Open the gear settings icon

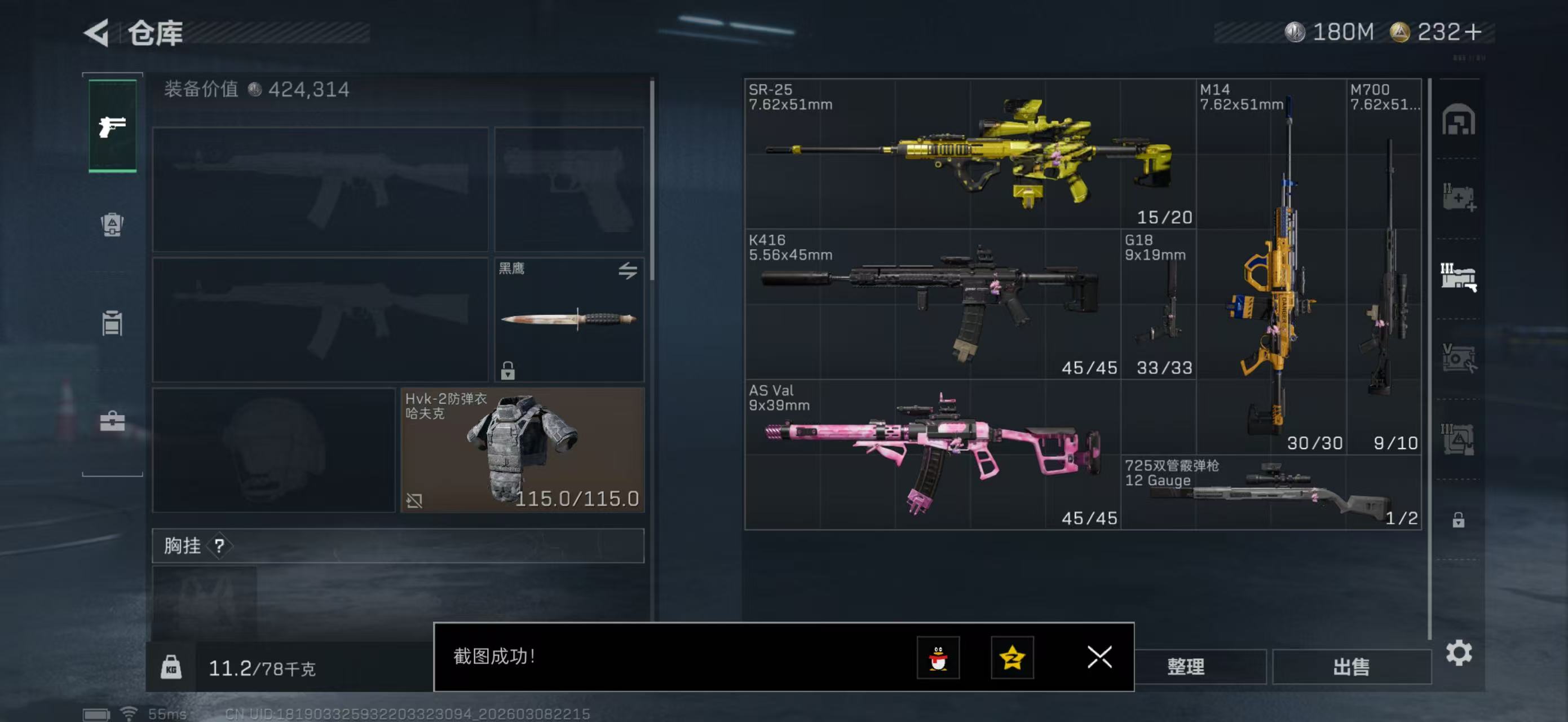(x=1459, y=653)
